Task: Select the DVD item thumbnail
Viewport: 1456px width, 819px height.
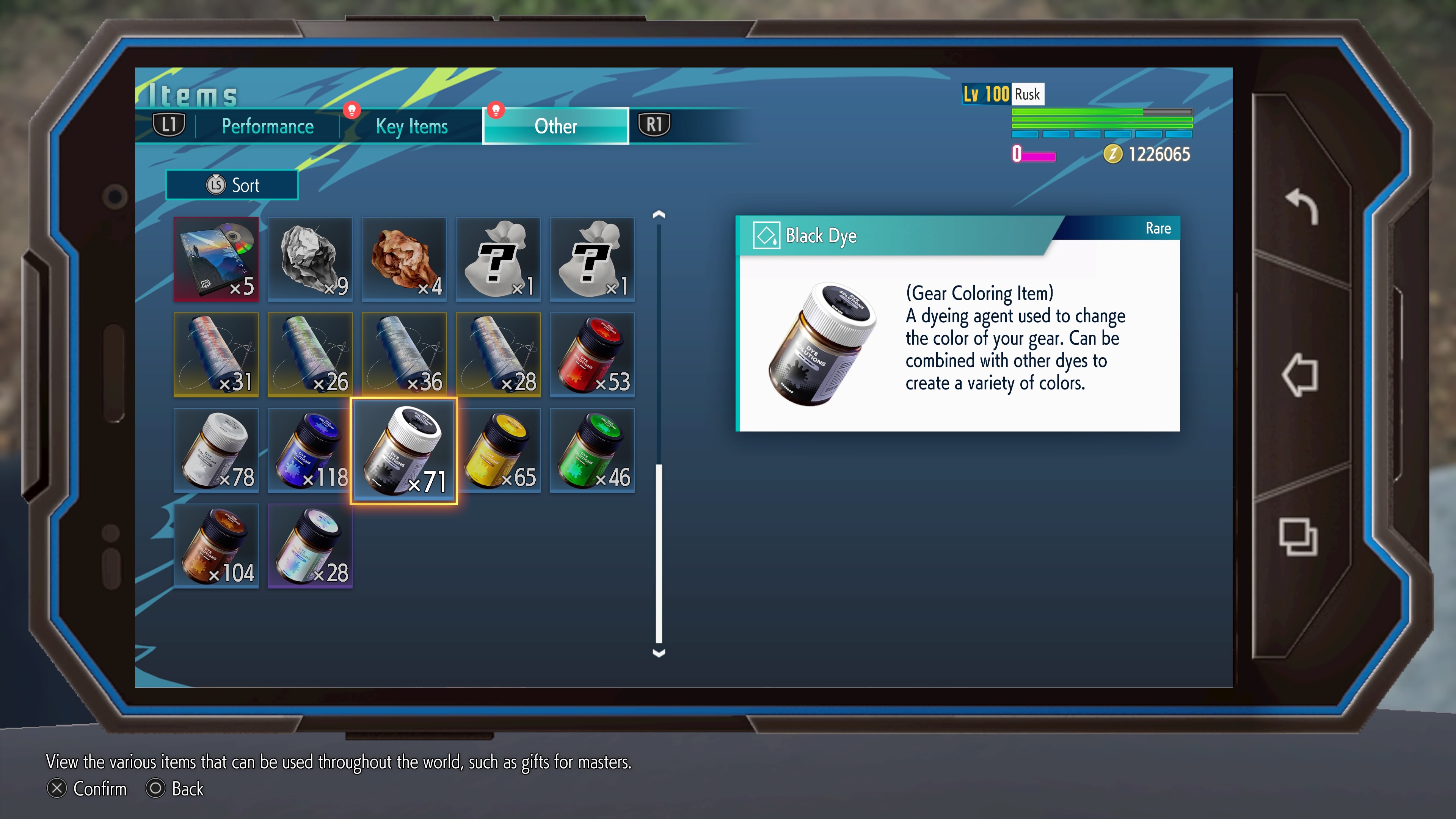Action: coord(216,259)
